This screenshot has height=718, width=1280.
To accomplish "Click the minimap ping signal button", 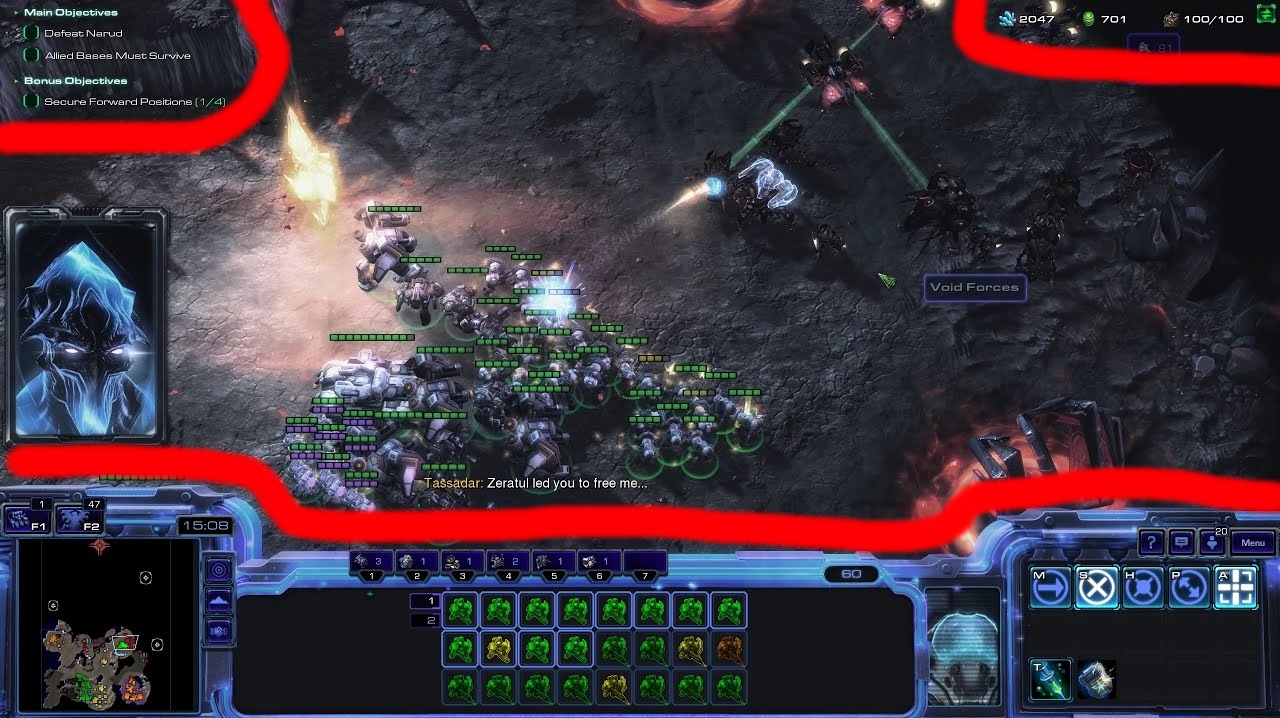I will 218,570.
